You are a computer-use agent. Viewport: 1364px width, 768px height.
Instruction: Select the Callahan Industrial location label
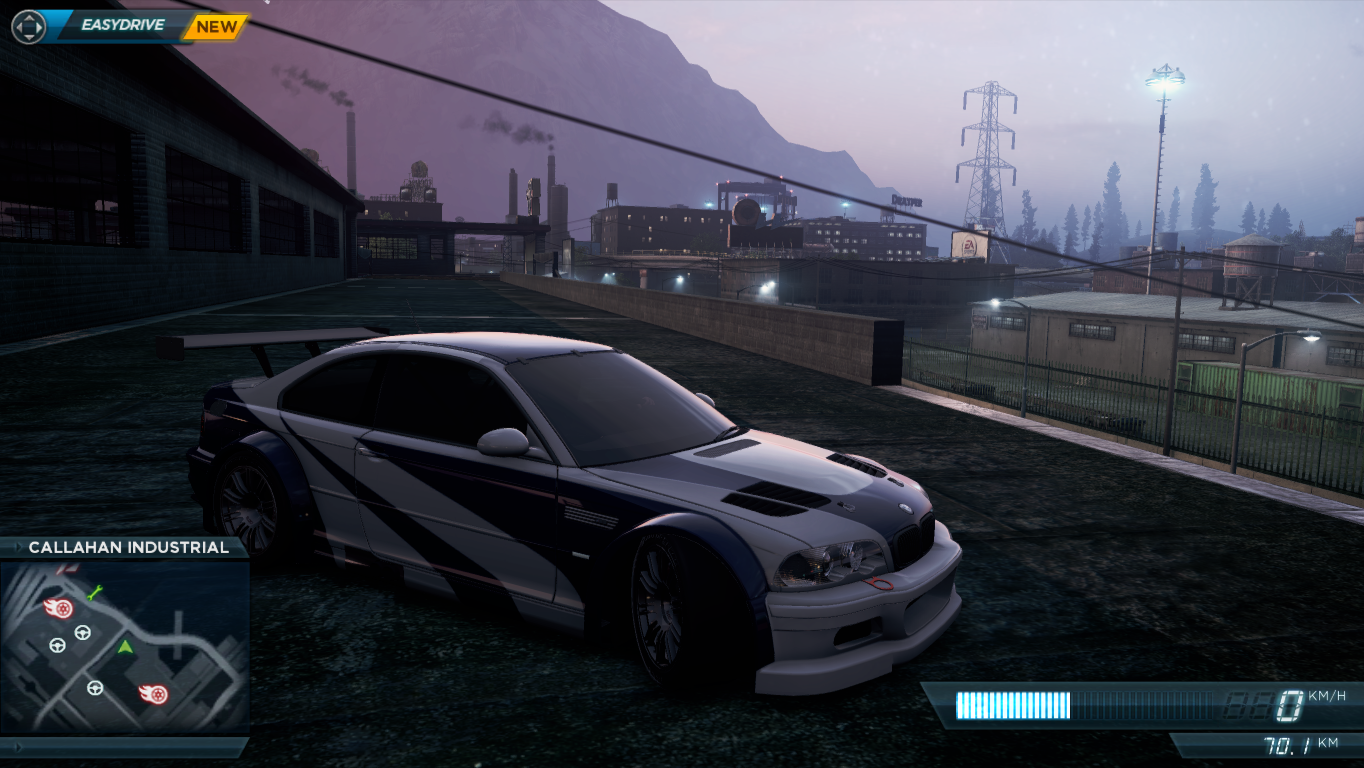(x=130, y=547)
